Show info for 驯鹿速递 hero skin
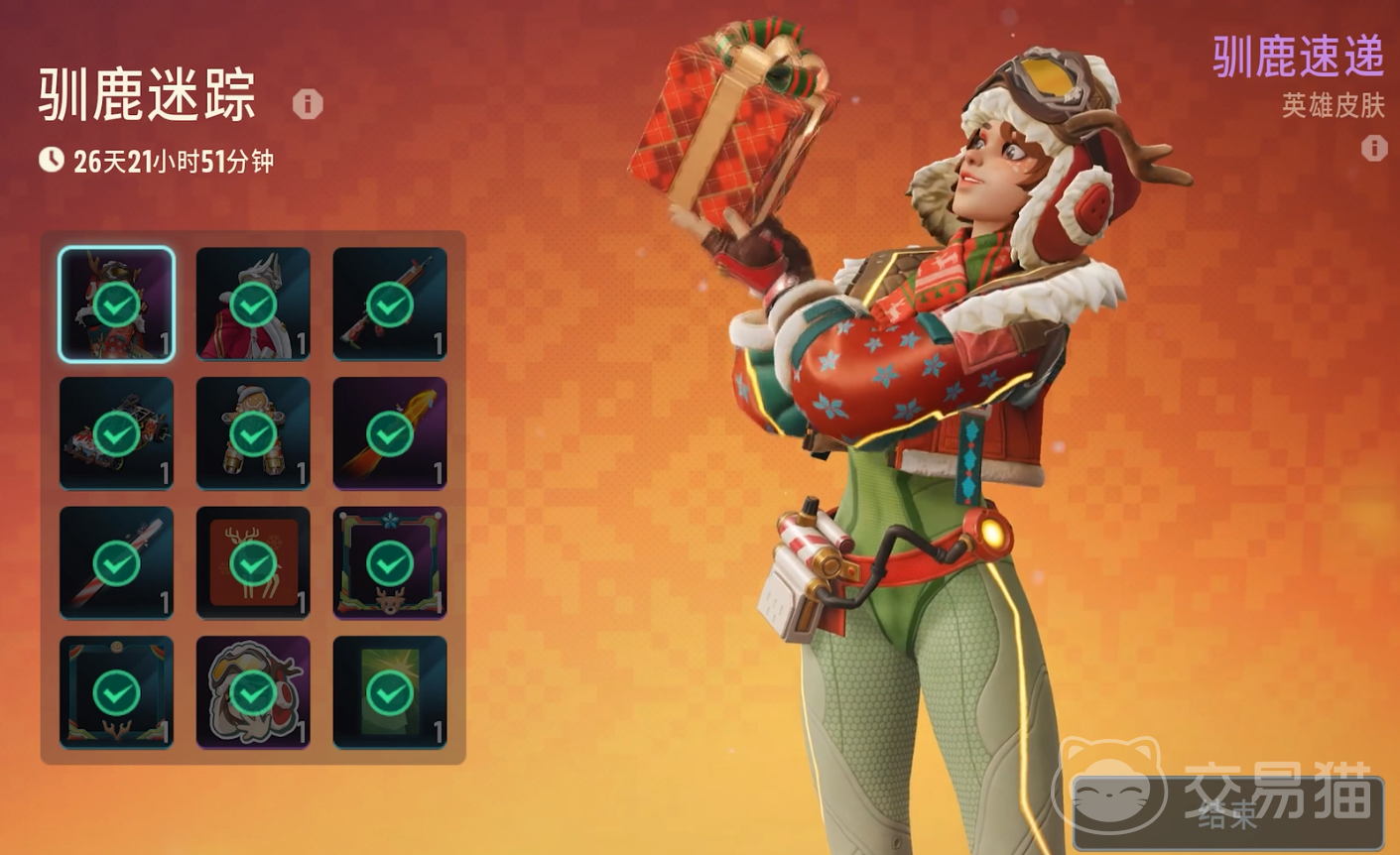The width and height of the screenshot is (1400, 855). pyautogui.click(x=1374, y=148)
